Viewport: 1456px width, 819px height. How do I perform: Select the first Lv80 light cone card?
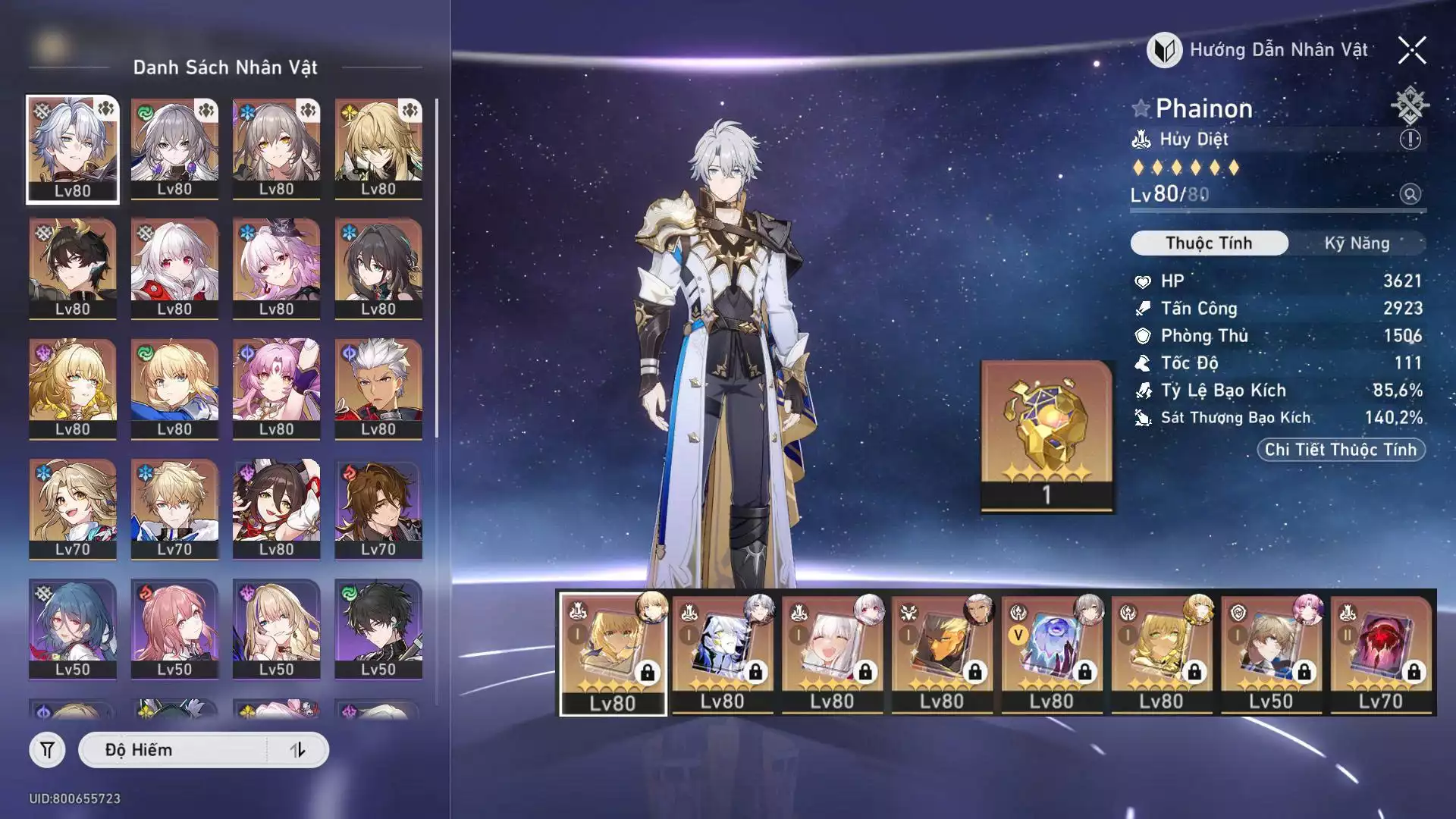coord(613,652)
